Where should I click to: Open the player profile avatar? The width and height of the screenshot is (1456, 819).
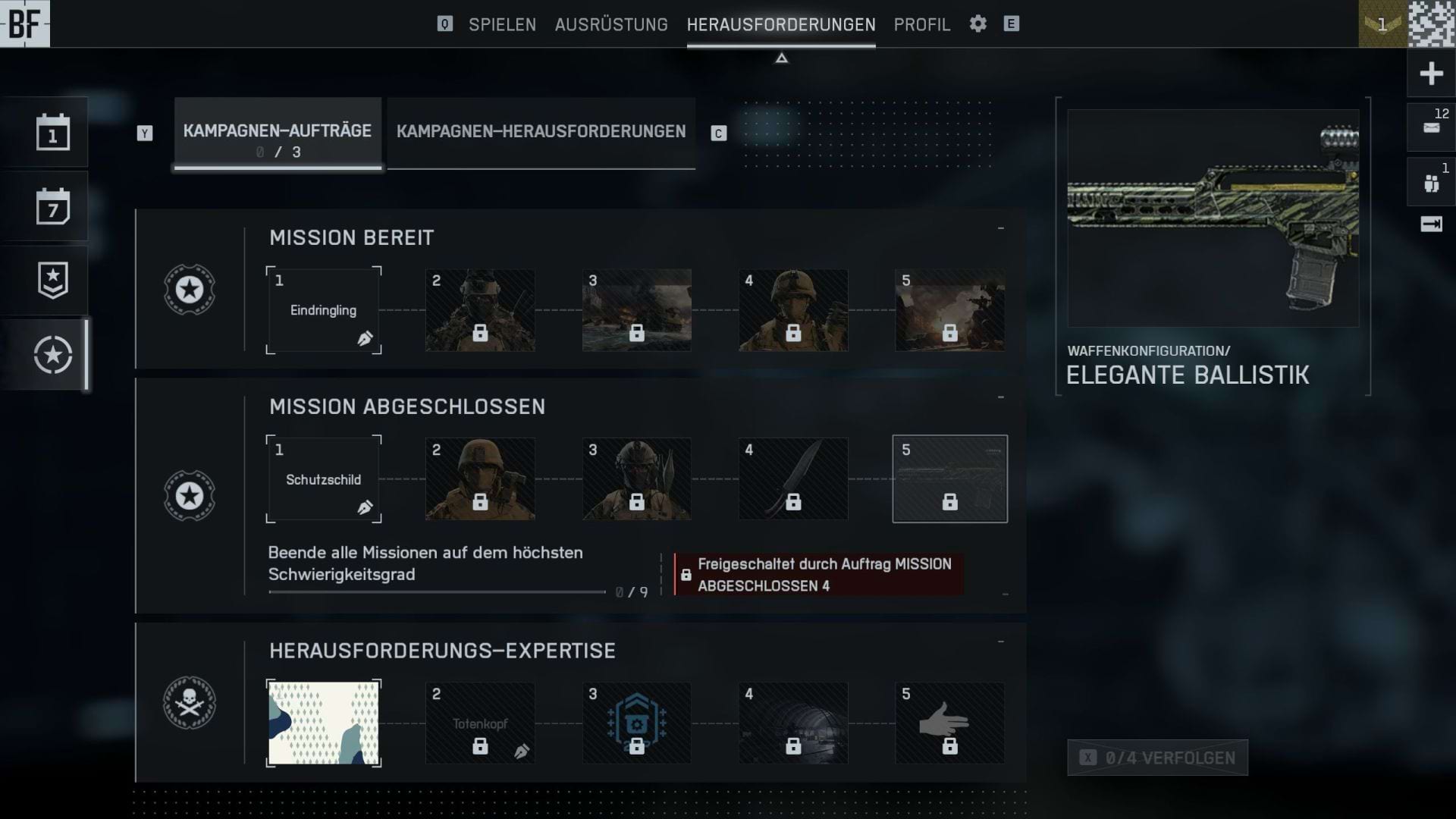click(1431, 24)
